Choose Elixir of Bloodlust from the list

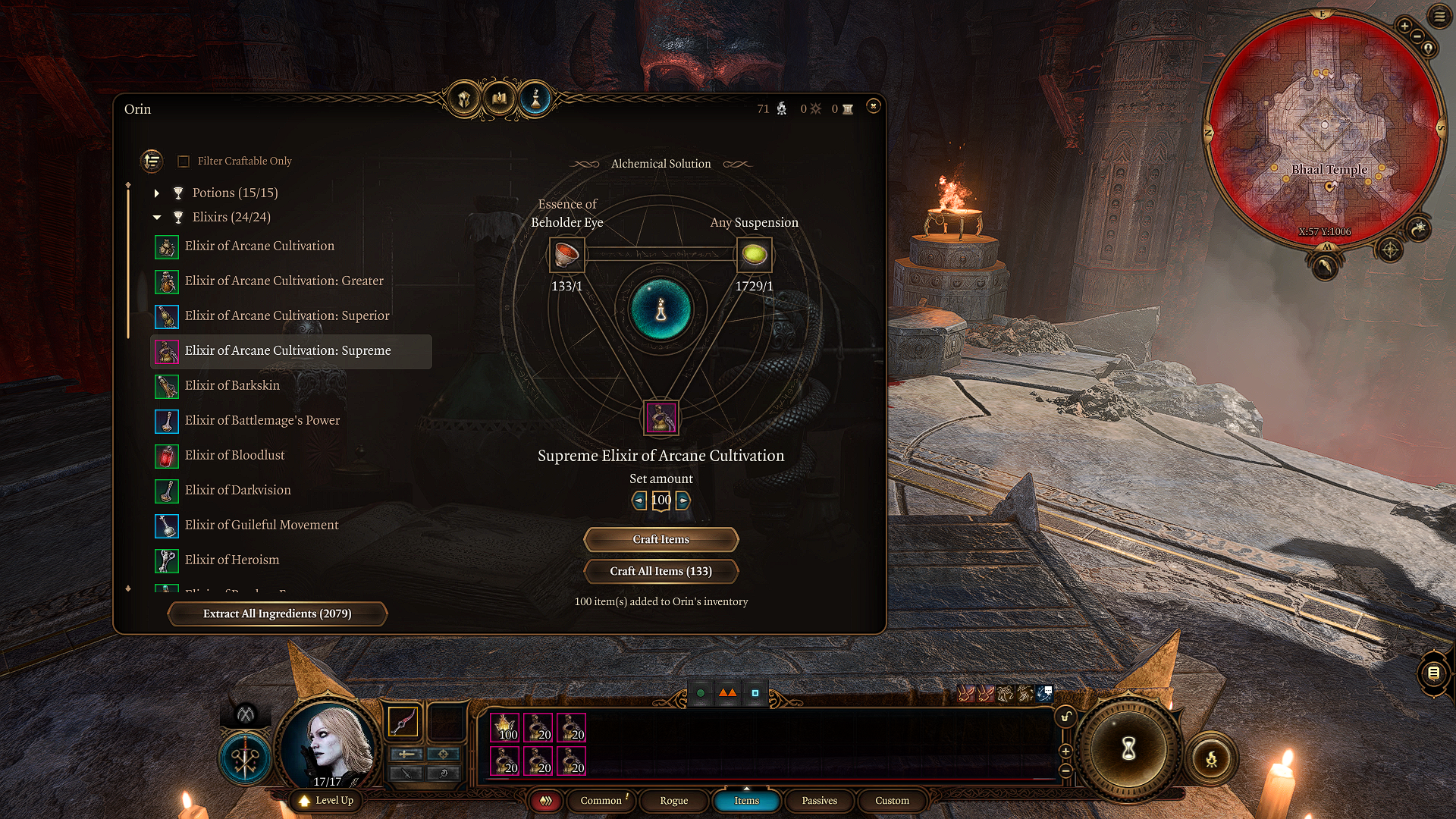point(234,455)
